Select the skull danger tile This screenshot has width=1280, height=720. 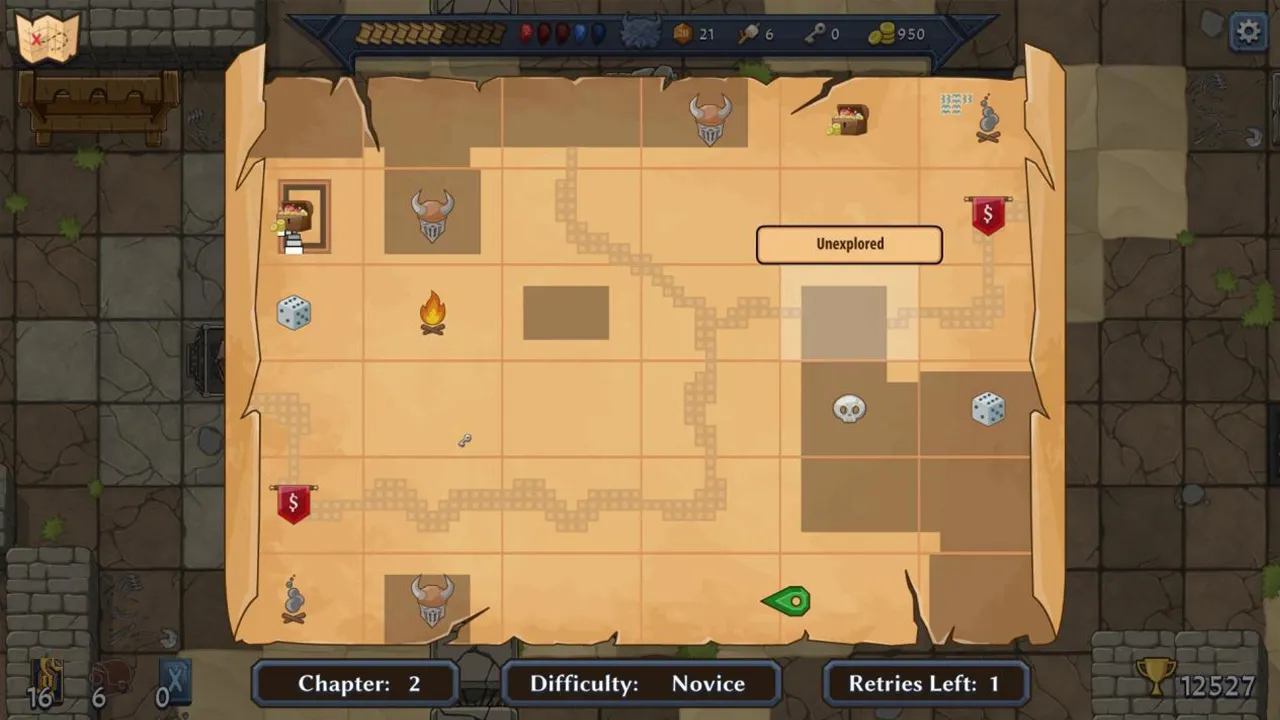coord(847,409)
